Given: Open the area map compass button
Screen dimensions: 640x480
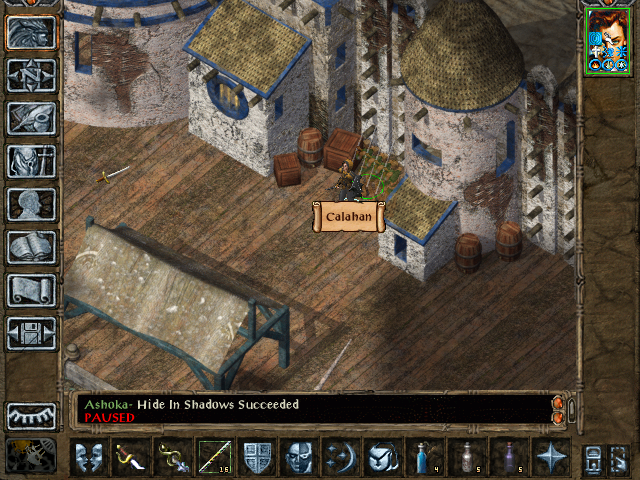Looking at the screenshot, I should click(x=31, y=75).
